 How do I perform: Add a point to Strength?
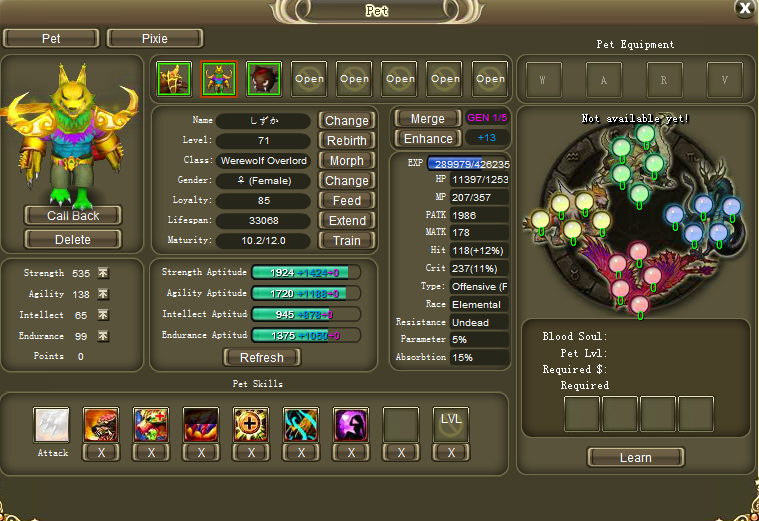tap(103, 273)
